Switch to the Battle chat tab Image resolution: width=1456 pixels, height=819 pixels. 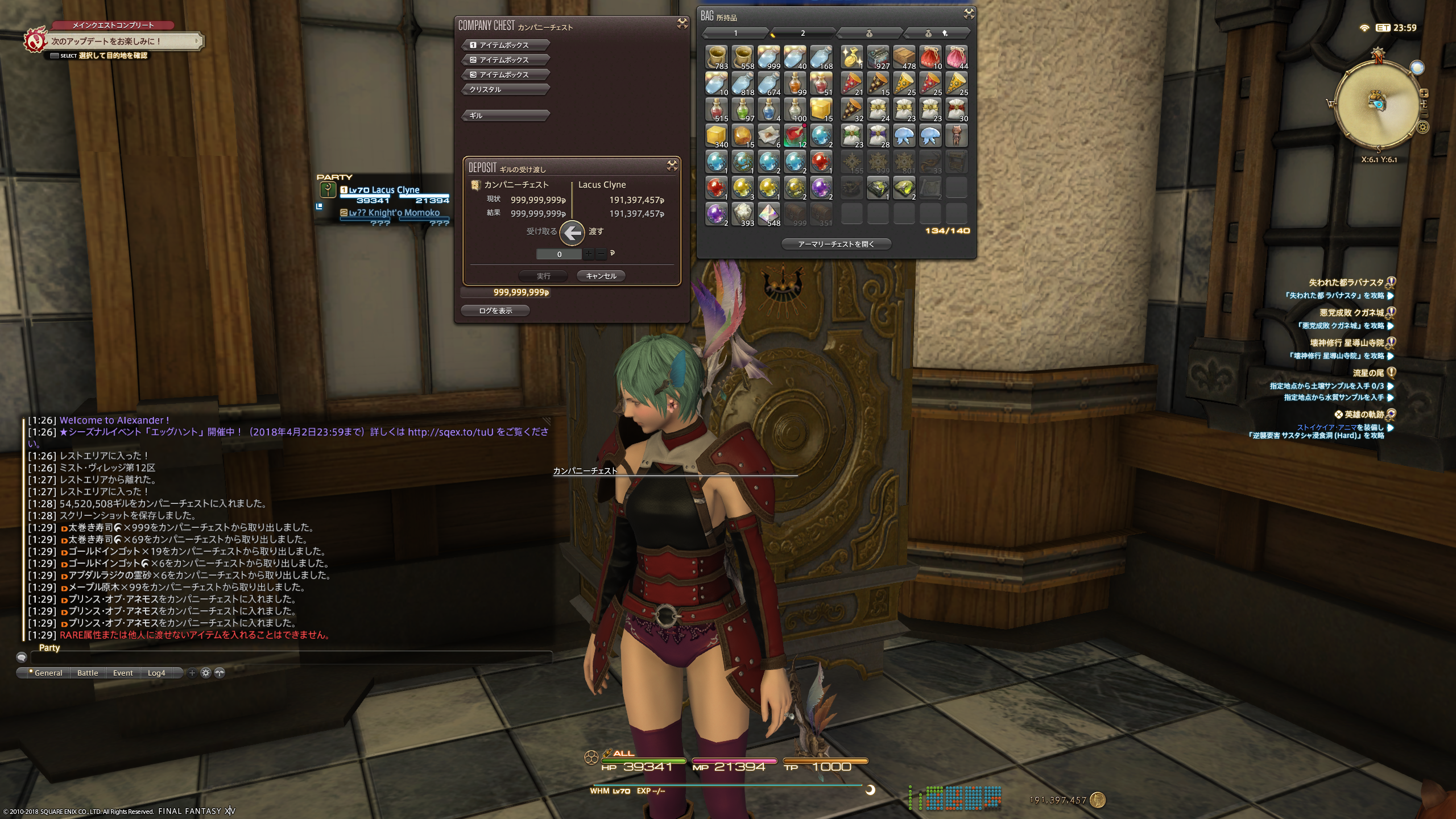[88, 673]
